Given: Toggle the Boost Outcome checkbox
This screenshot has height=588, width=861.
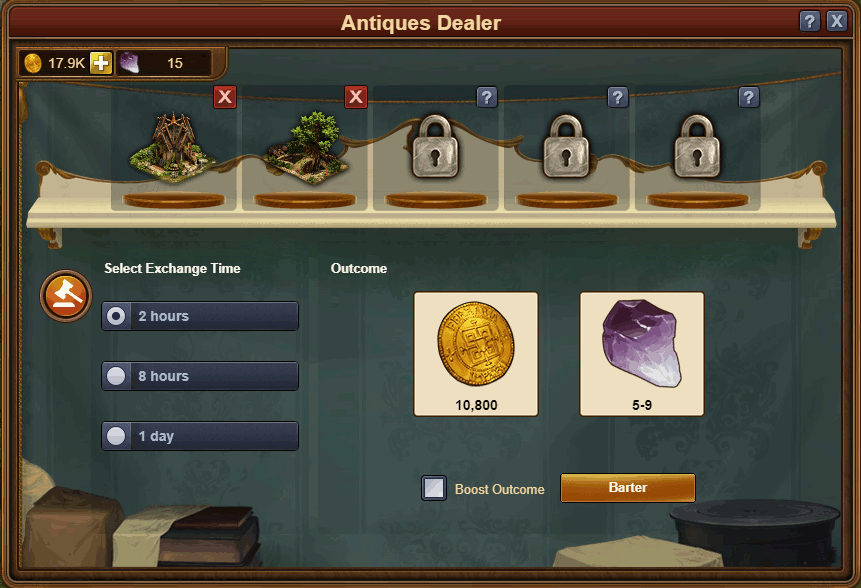Looking at the screenshot, I should [434, 489].
